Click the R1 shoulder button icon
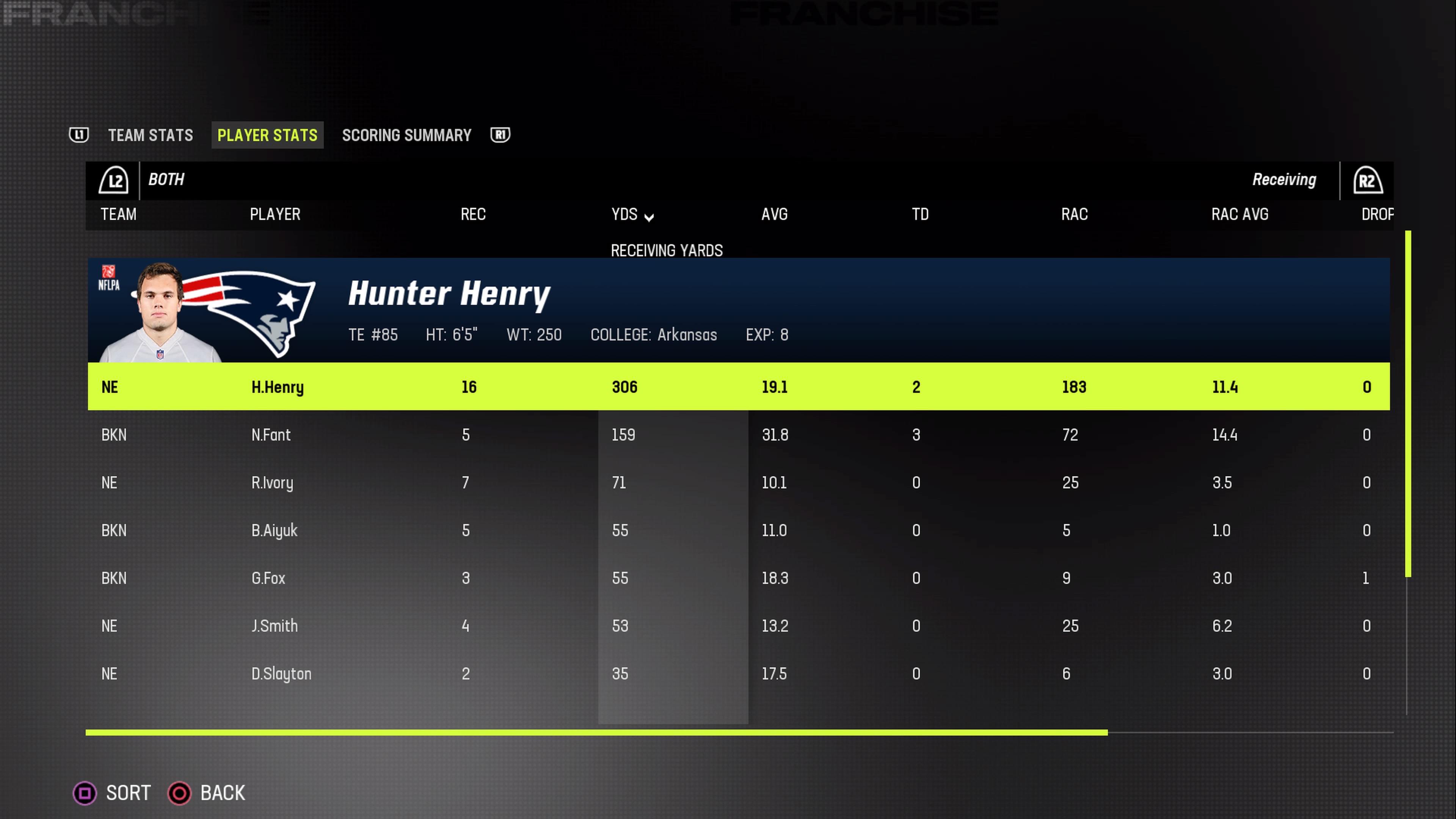The height and width of the screenshot is (819, 1456). click(x=500, y=135)
